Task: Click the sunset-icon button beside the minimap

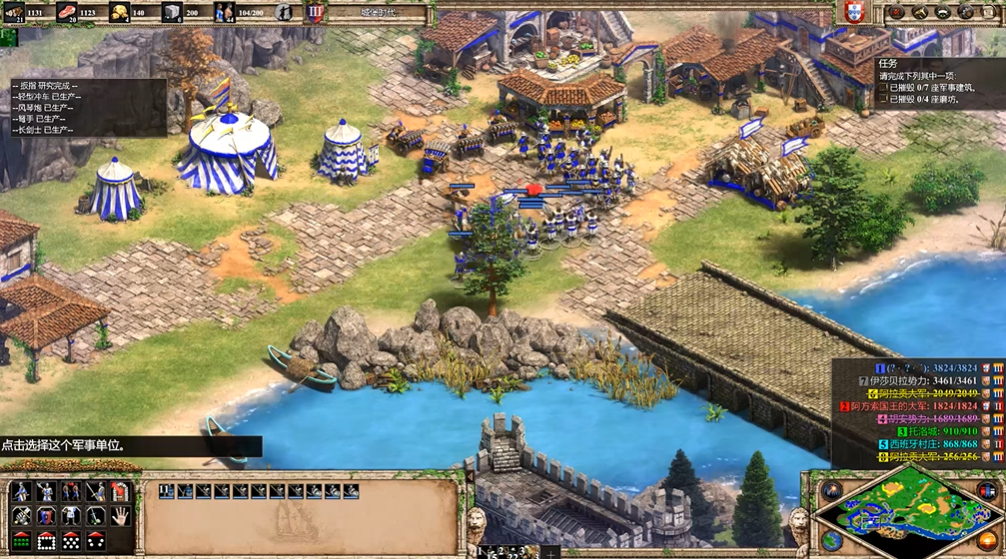Action: pos(988,542)
